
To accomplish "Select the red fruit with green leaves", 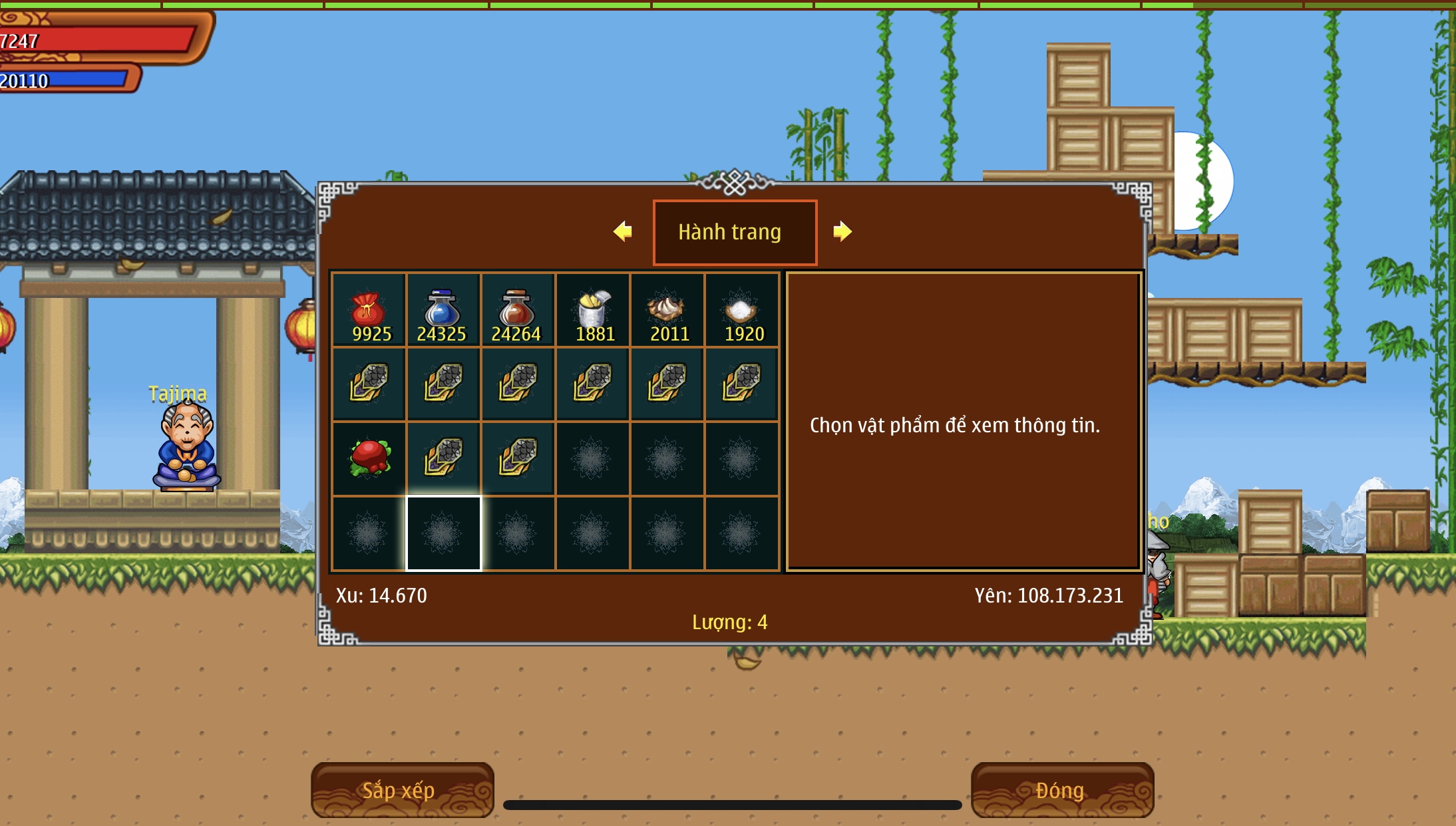I will pyautogui.click(x=369, y=458).
